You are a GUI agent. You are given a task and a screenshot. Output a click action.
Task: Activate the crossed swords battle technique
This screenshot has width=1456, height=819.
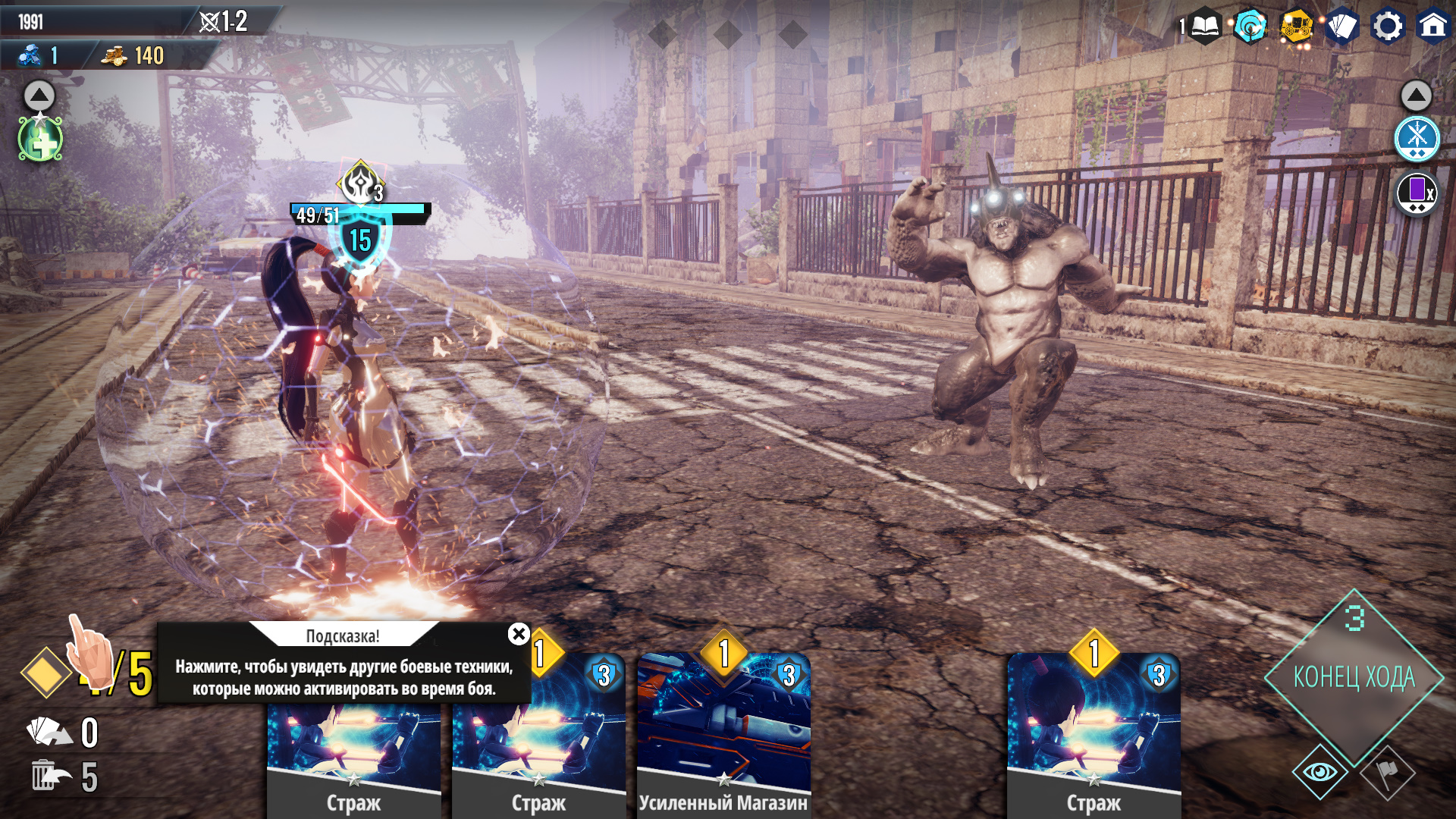click(x=1417, y=139)
